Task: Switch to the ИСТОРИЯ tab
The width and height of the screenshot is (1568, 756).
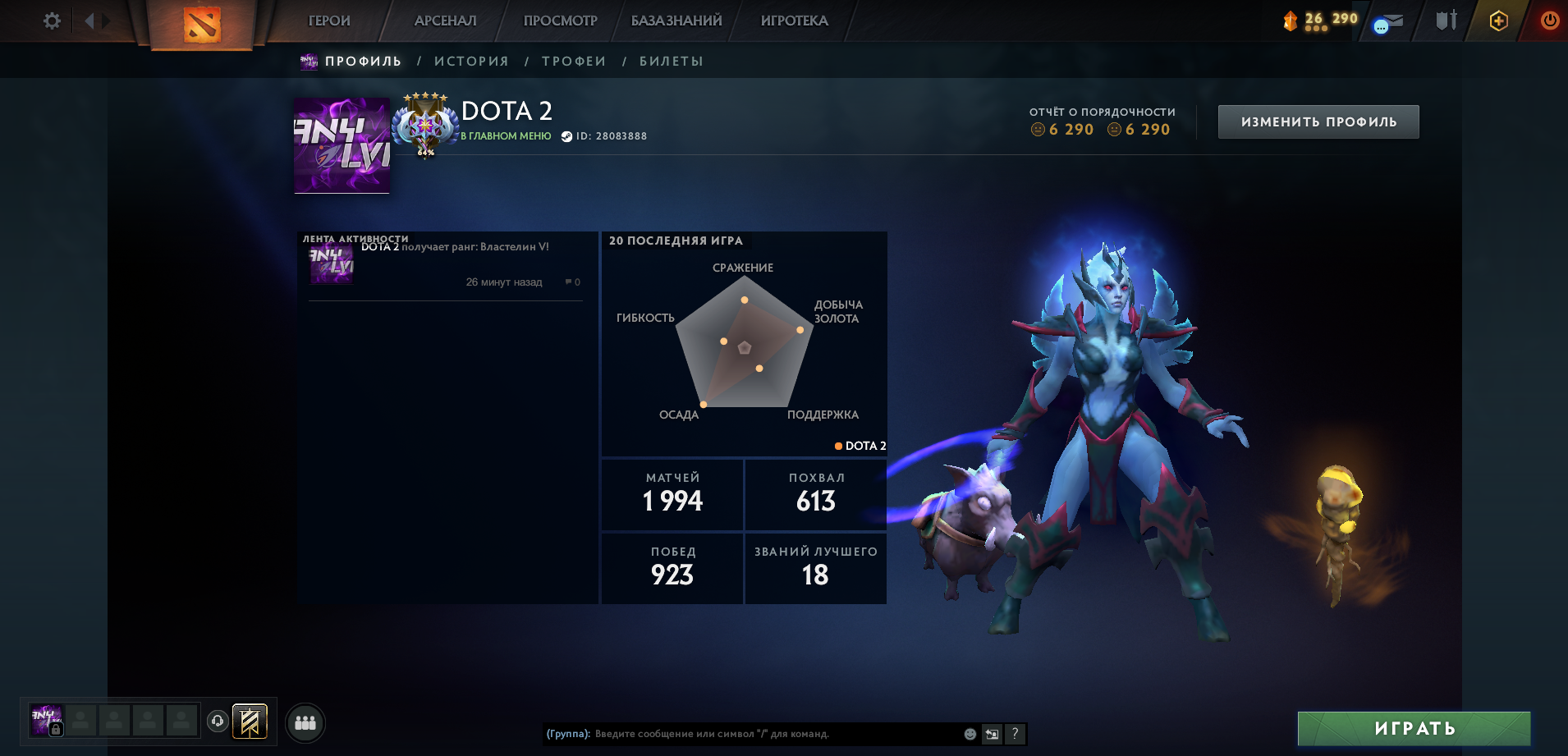Action: click(x=470, y=60)
